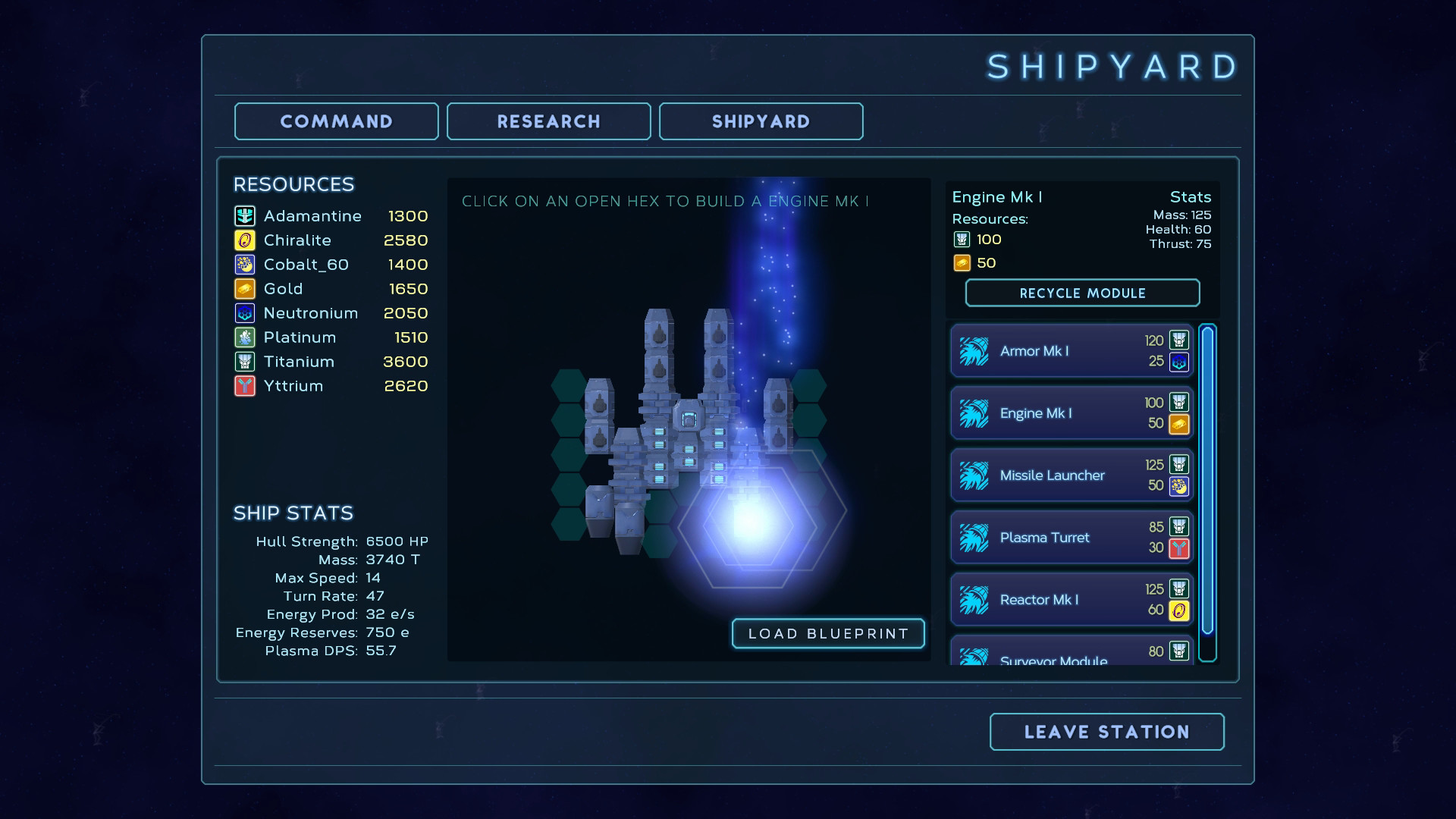The width and height of the screenshot is (1456, 819).
Task: Select the Missile Launcher module
Action: coord(1069,475)
